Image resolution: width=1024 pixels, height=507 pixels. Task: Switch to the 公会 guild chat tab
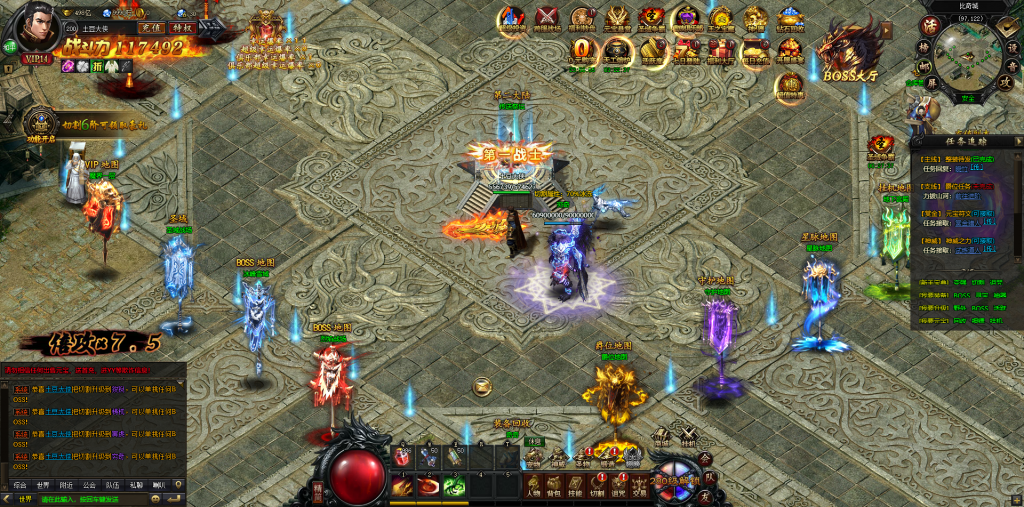coord(89,484)
